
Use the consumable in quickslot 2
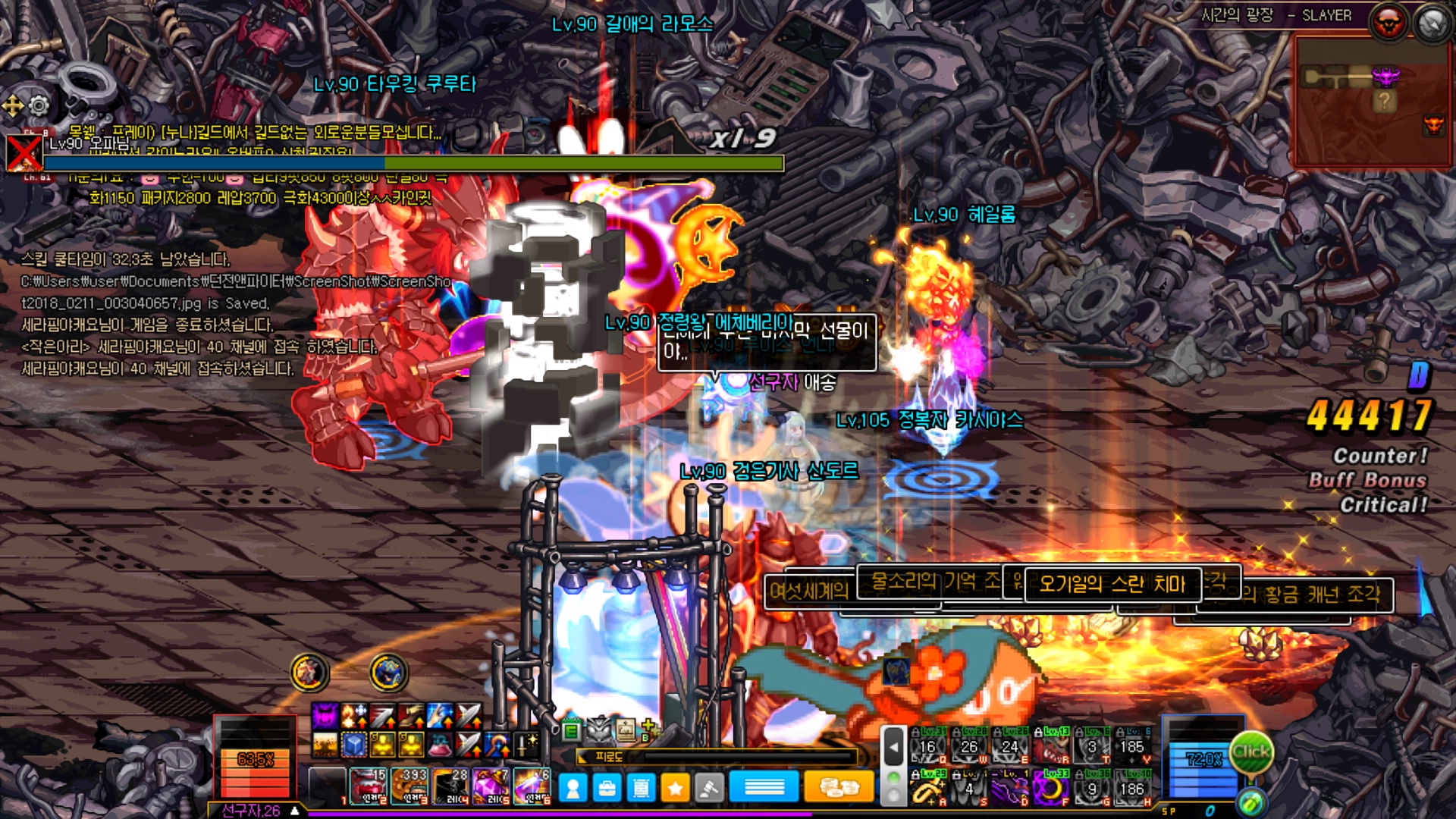tap(369, 786)
